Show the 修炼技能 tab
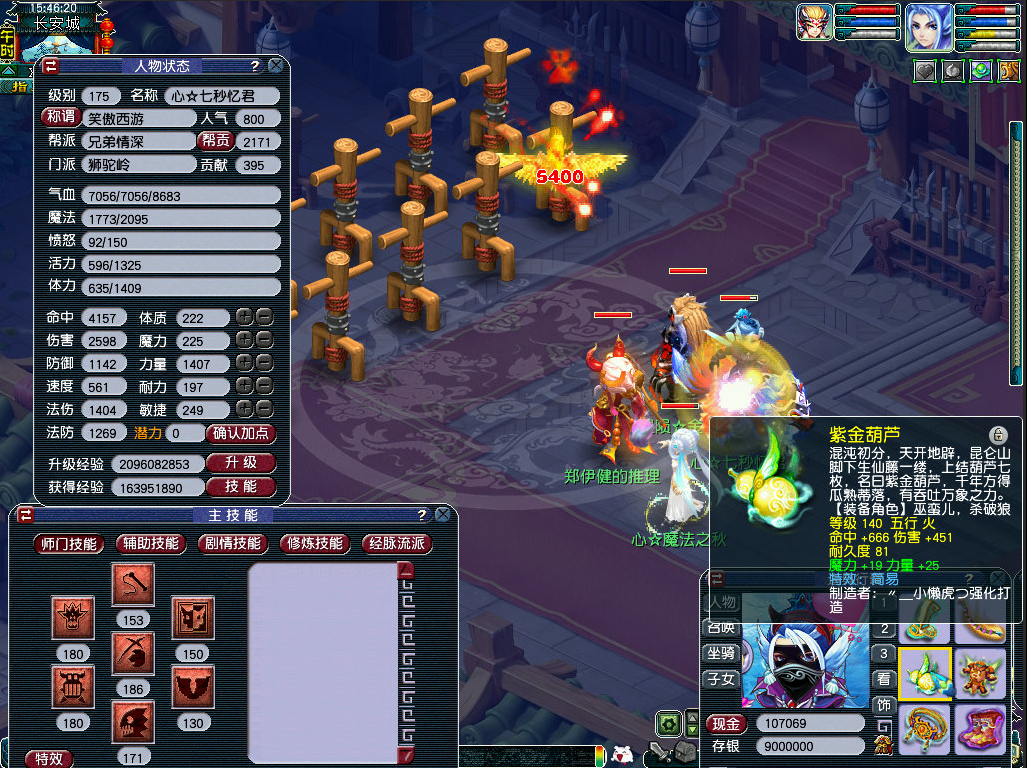1027x768 pixels. pyautogui.click(x=315, y=544)
